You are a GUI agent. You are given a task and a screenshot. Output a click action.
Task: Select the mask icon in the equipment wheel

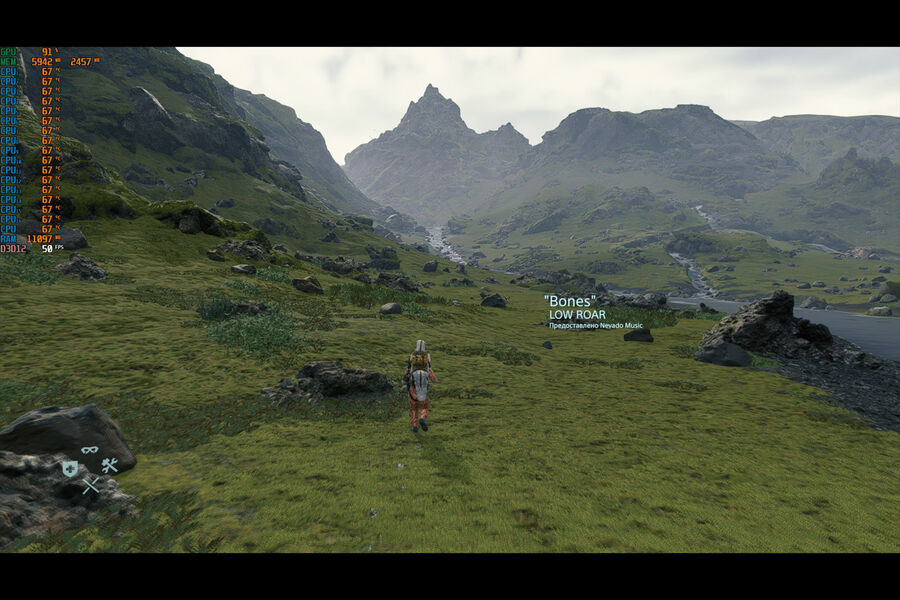tap(90, 450)
